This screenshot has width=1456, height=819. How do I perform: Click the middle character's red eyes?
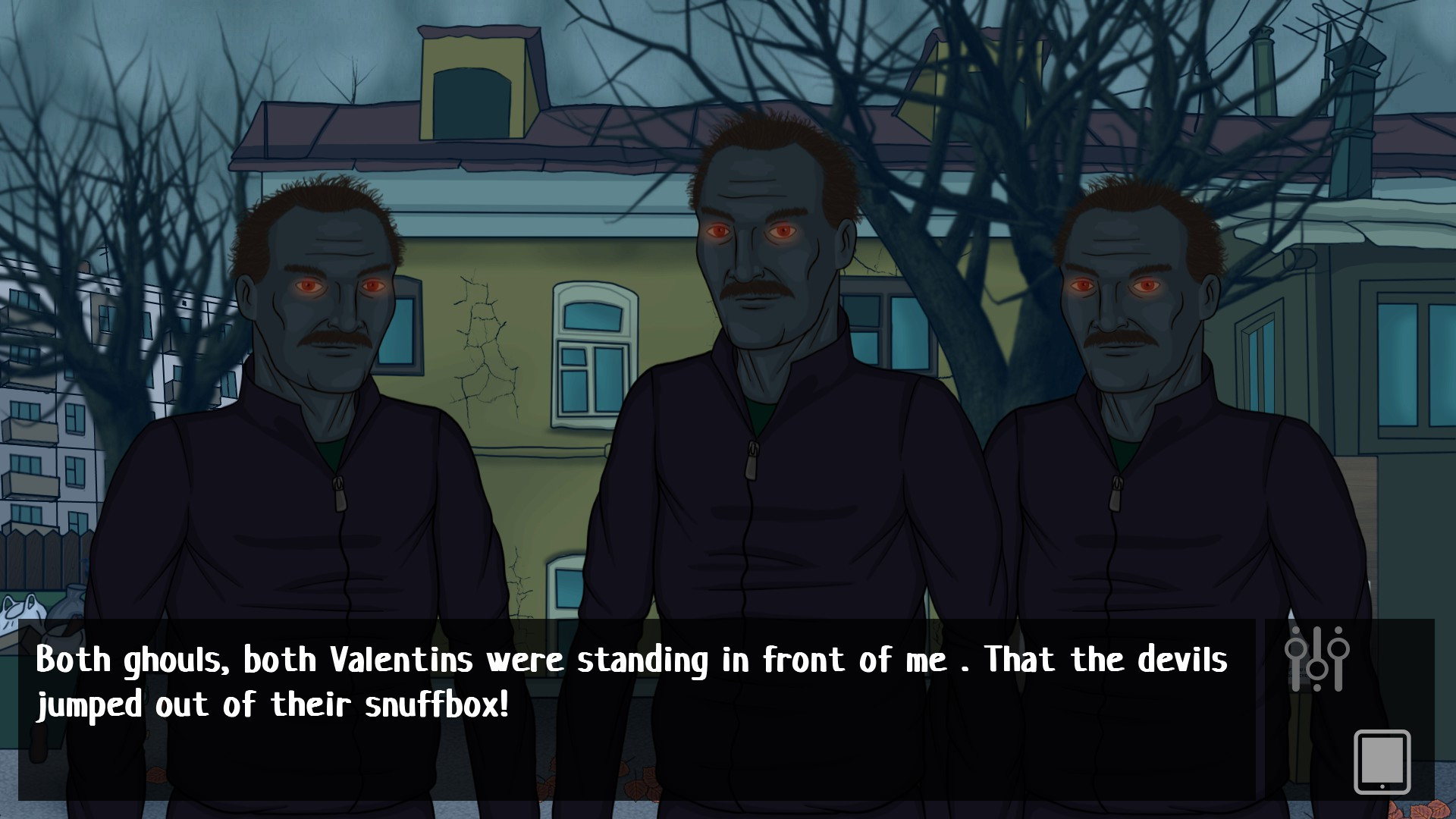click(751, 231)
